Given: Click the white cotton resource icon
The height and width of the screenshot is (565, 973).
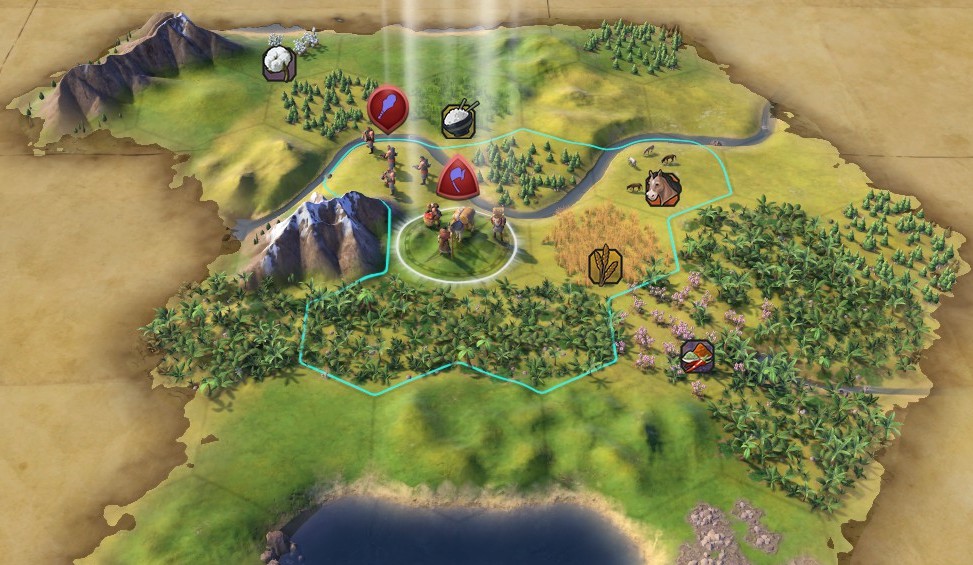Looking at the screenshot, I should pyautogui.click(x=279, y=63).
